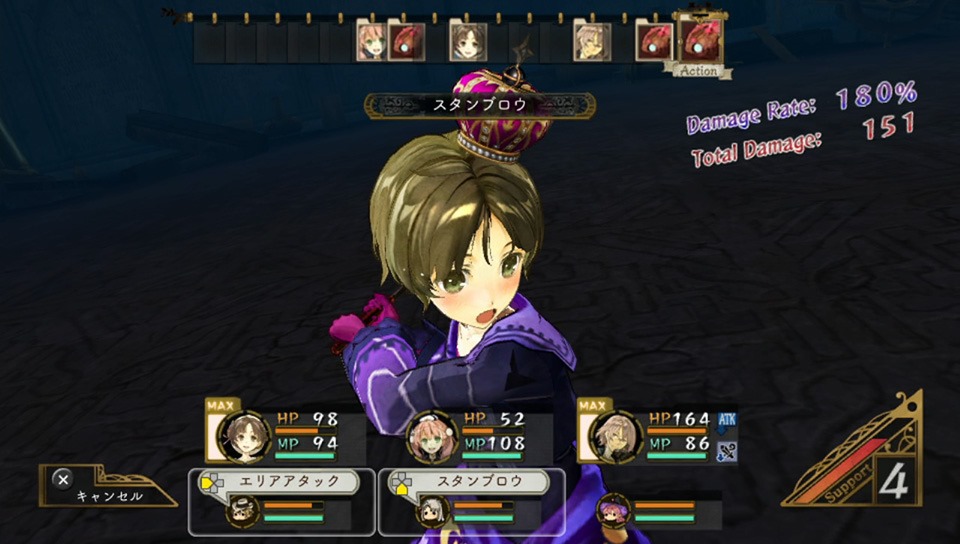This screenshot has width=960, height=544.
Task: Choose the white-haired portrait on the turn order bar
Action: [590, 43]
